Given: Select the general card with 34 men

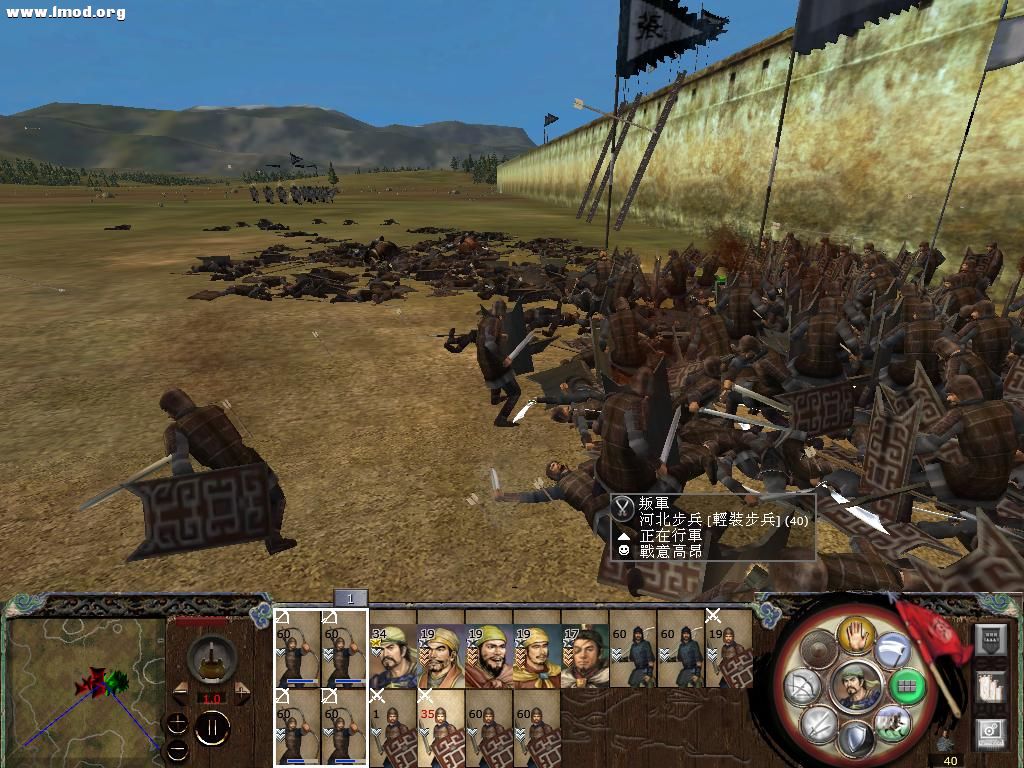Looking at the screenshot, I should tap(393, 657).
